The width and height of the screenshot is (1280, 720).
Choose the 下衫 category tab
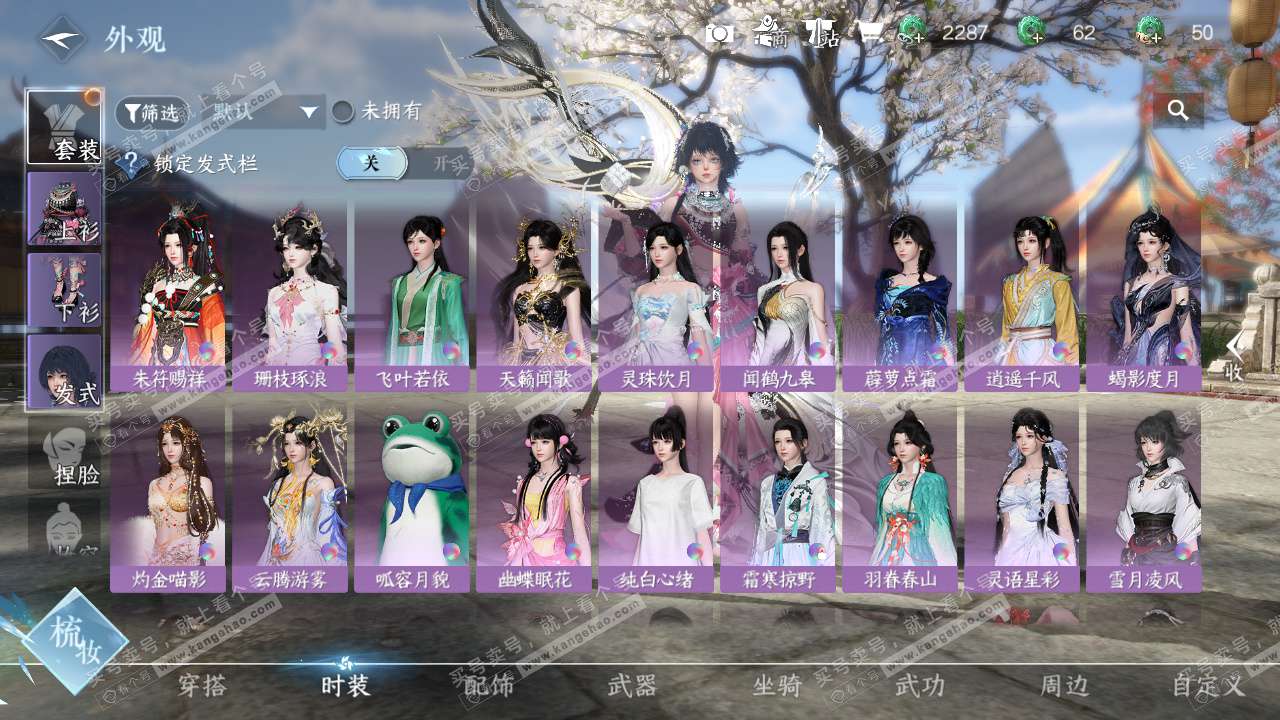[x=64, y=290]
